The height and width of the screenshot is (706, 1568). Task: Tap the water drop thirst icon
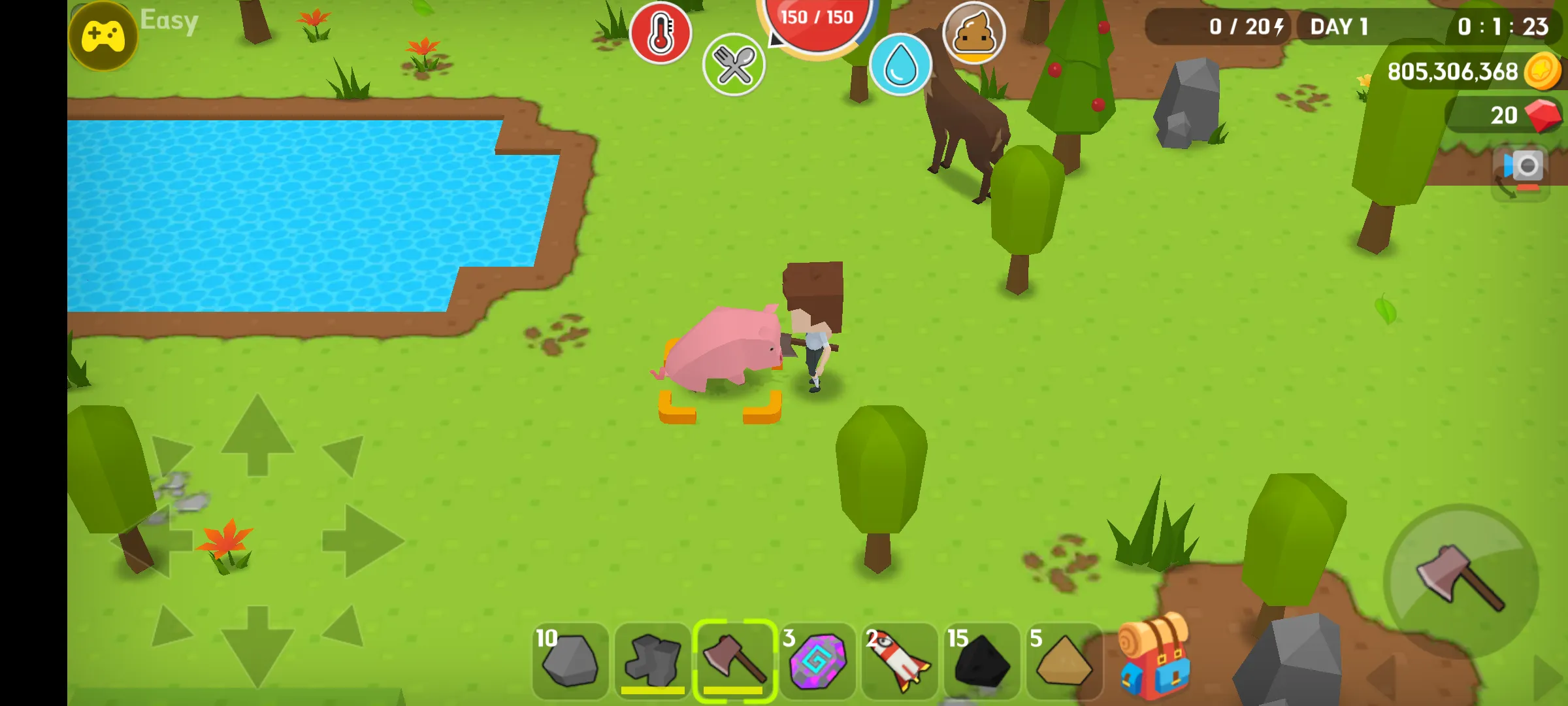(x=900, y=65)
